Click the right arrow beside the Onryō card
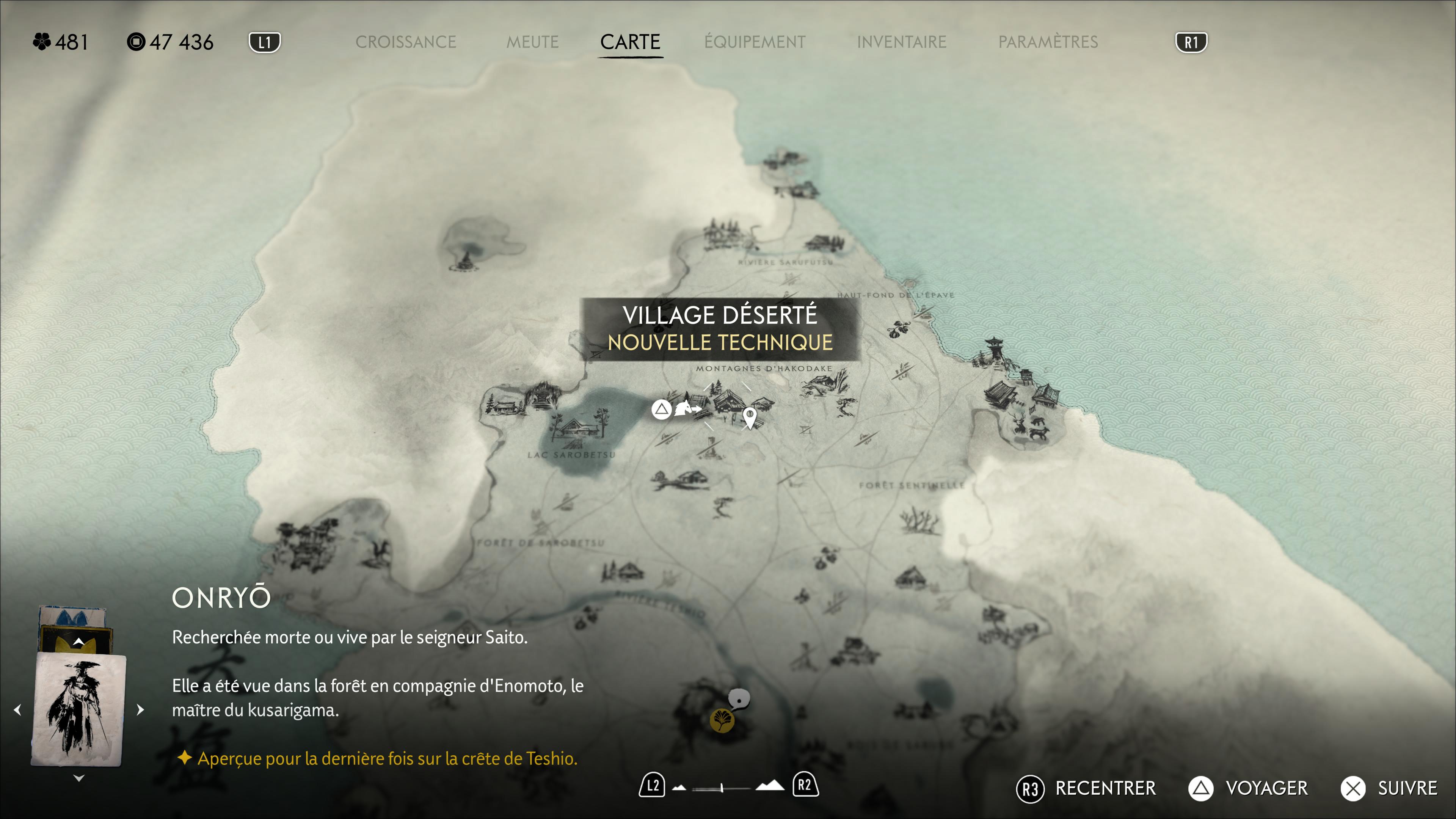Viewport: 1456px width, 819px height. coord(141,709)
